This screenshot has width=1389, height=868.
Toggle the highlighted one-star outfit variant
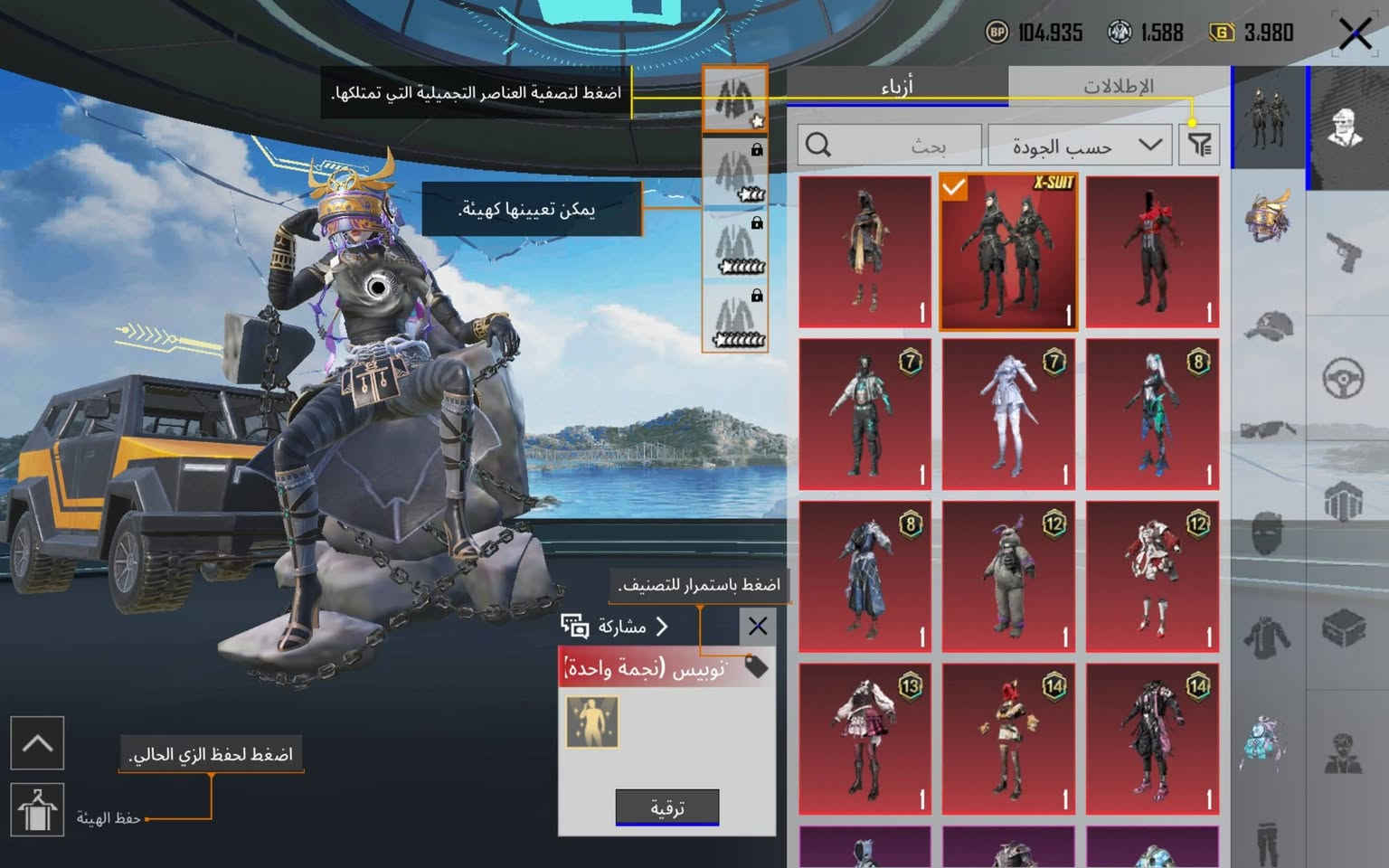coord(734,99)
